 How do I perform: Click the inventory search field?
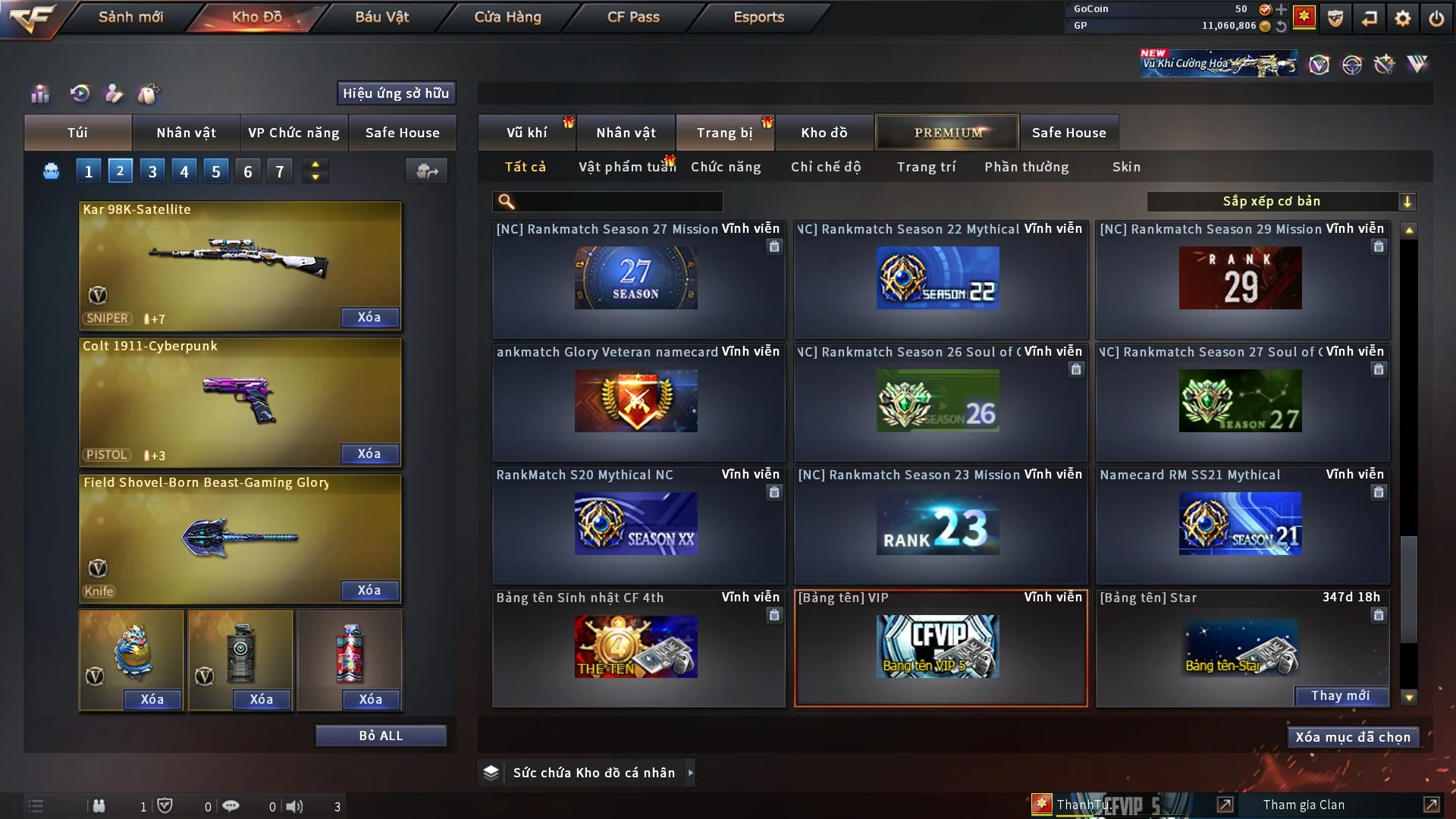coord(618,202)
